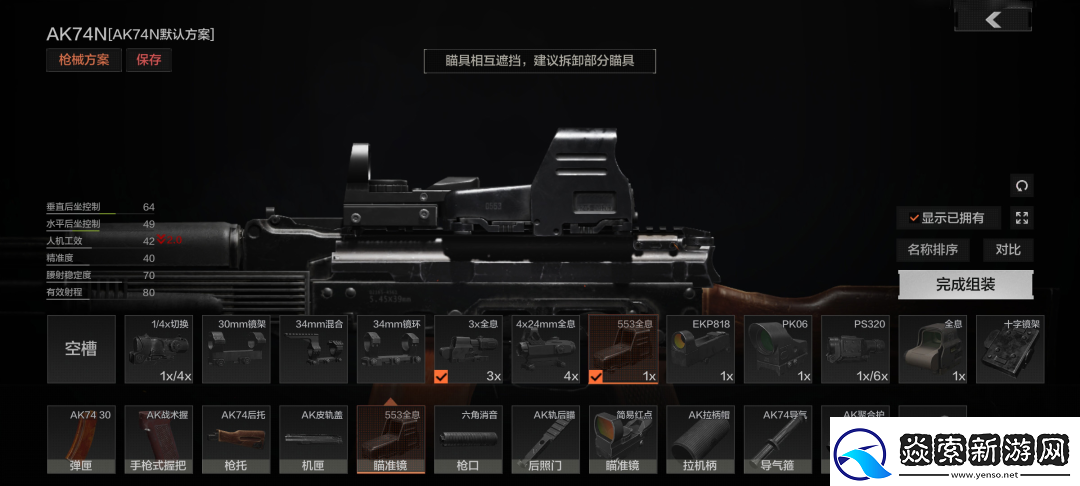1080x486 pixels.
Task: Open the 枪械方案 weapon scheme menu
Action: point(83,60)
